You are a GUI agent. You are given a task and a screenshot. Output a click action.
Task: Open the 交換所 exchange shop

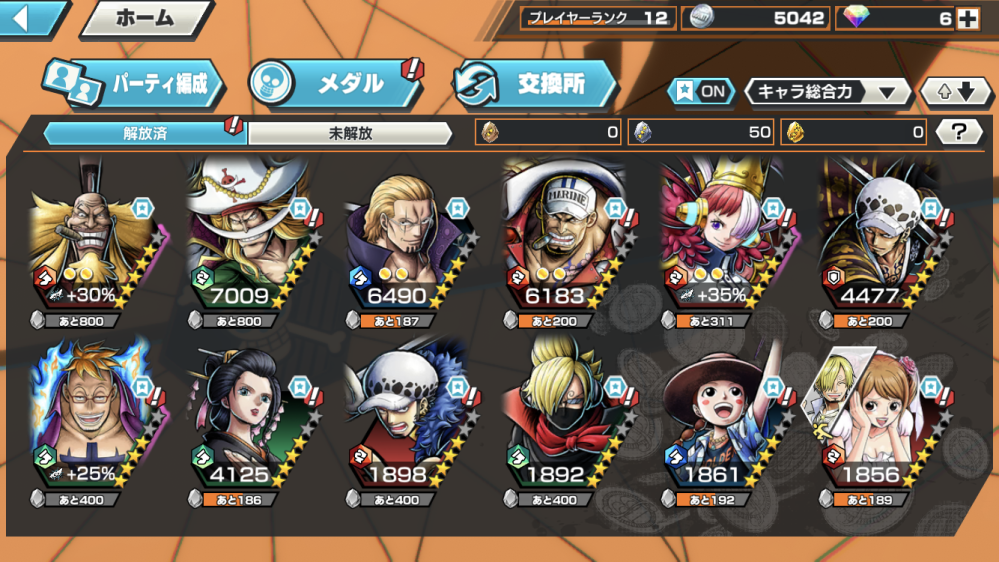[535, 84]
